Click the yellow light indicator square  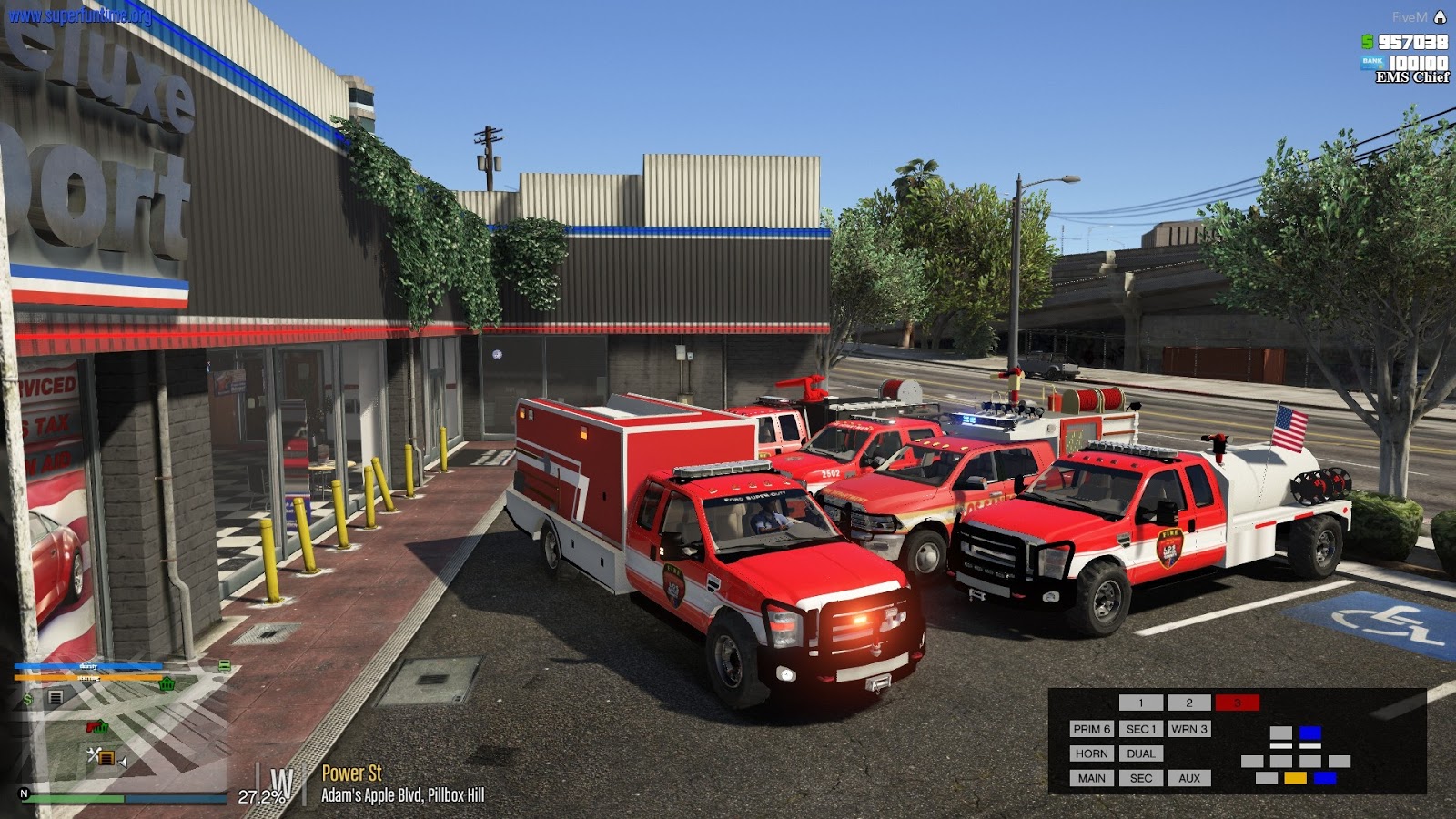point(1295,778)
